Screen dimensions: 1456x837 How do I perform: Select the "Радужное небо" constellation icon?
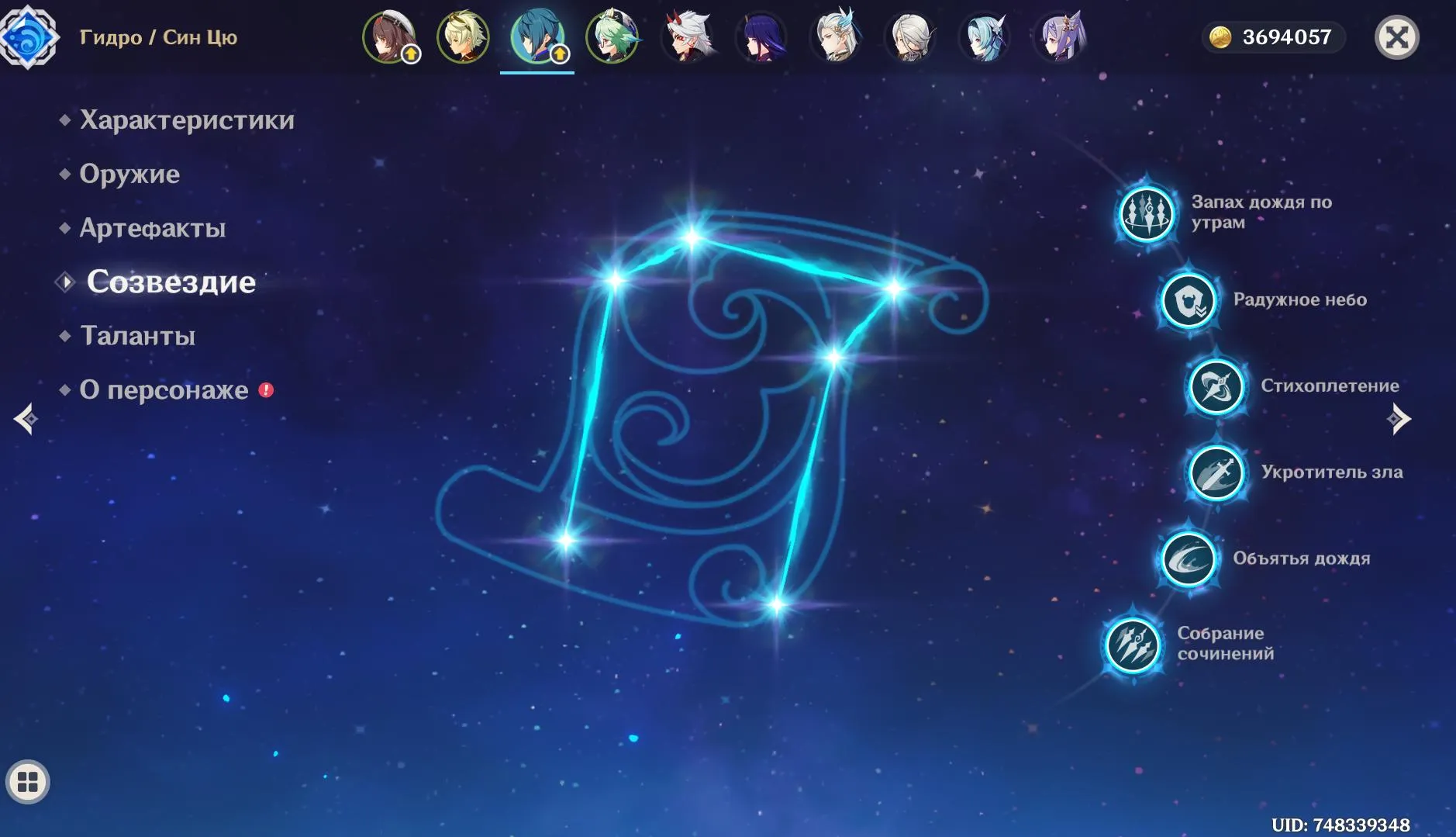coord(1189,300)
